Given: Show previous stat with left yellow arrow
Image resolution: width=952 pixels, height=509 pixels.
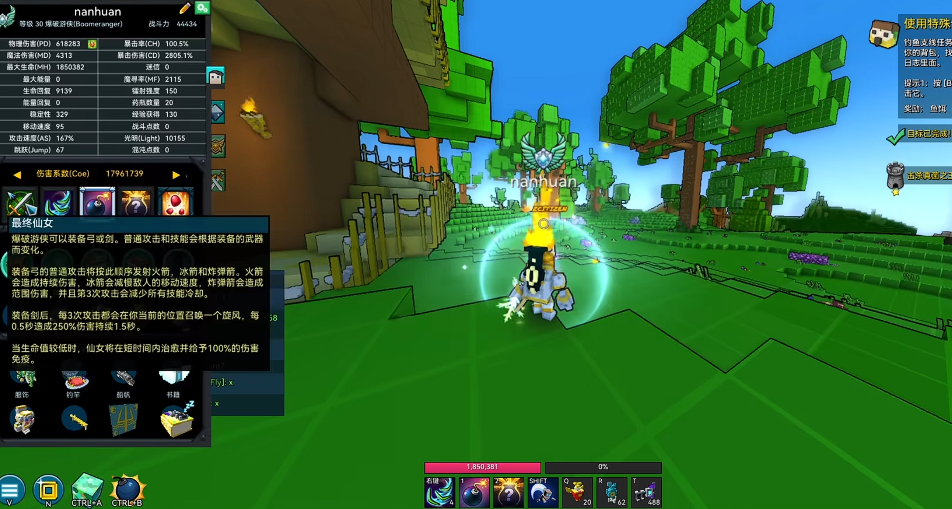Looking at the screenshot, I should click(x=17, y=174).
